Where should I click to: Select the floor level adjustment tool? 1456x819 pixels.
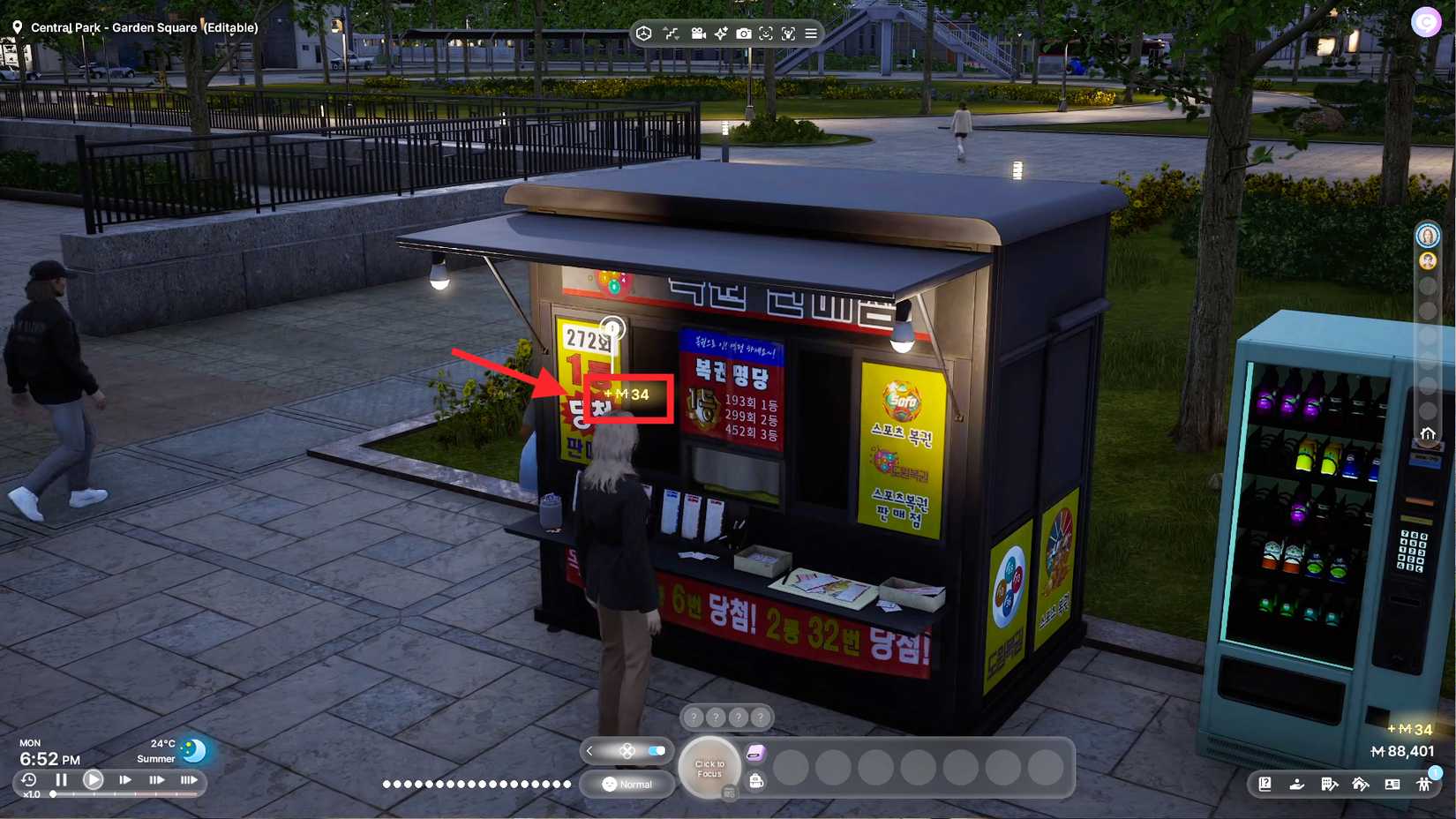672,34
